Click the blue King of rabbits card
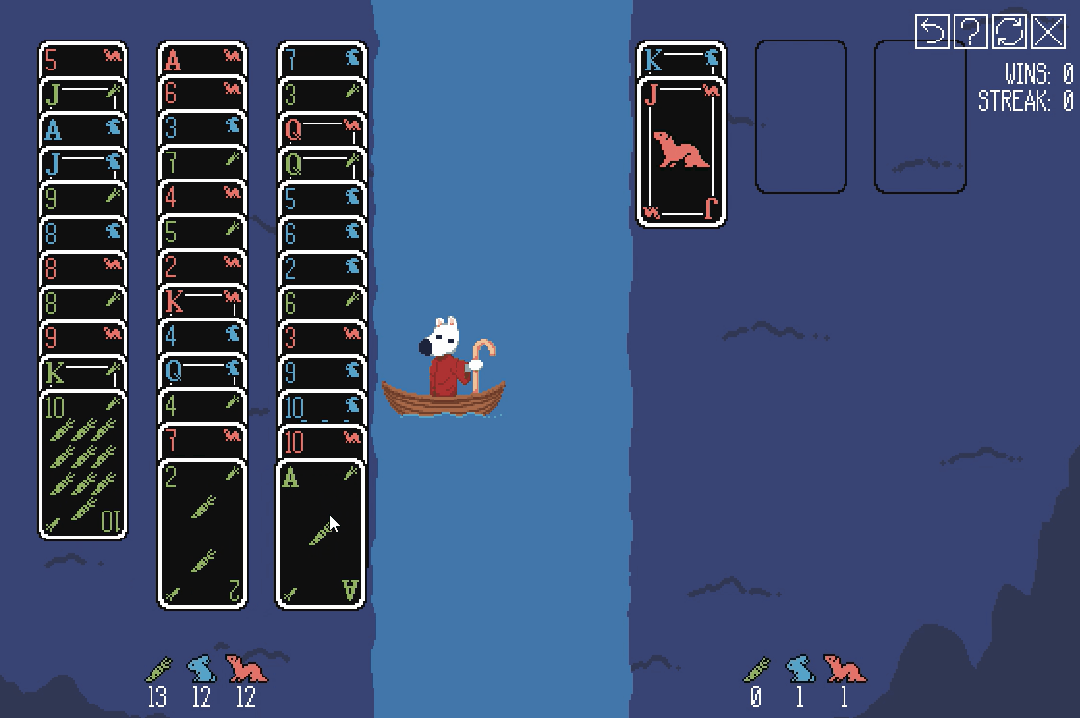Image resolution: width=1080 pixels, height=718 pixels. tap(681, 60)
